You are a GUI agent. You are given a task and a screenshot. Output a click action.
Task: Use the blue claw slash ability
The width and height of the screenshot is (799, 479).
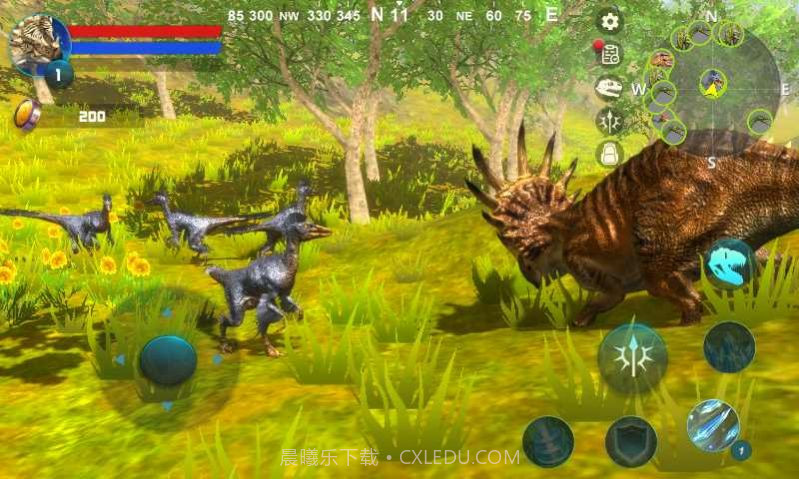pyautogui.click(x=713, y=425)
